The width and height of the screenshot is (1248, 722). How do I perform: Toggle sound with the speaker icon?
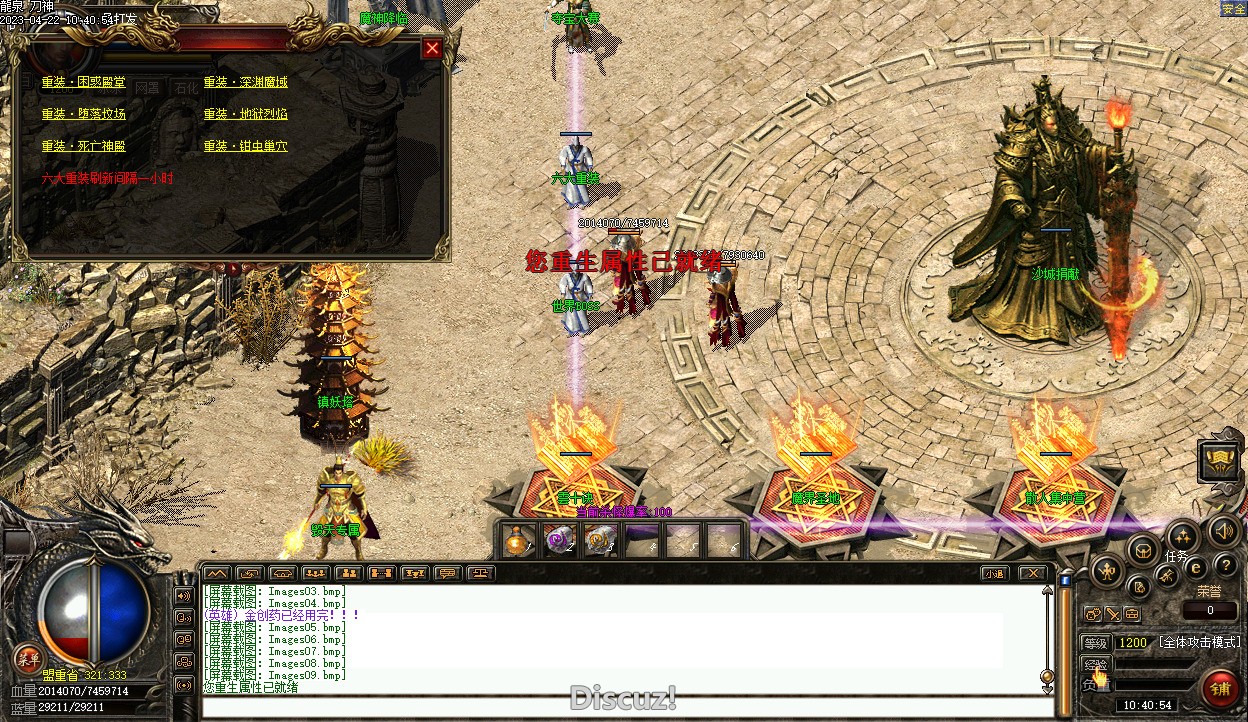point(1221,530)
